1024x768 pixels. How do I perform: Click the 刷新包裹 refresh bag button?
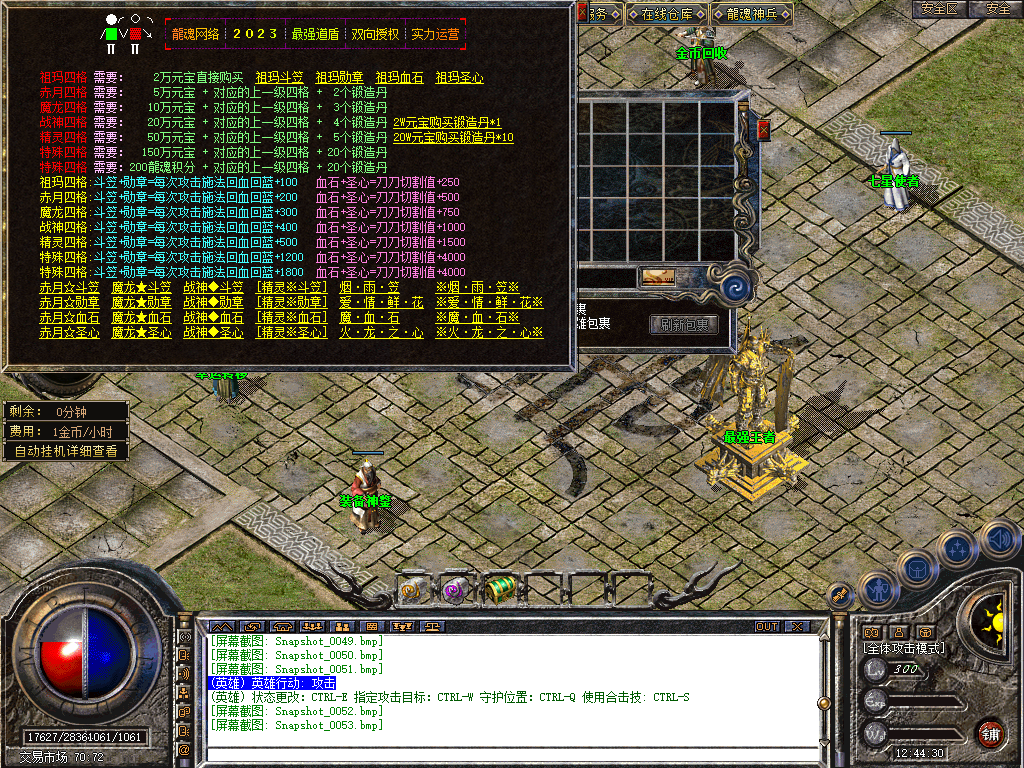click(x=684, y=325)
